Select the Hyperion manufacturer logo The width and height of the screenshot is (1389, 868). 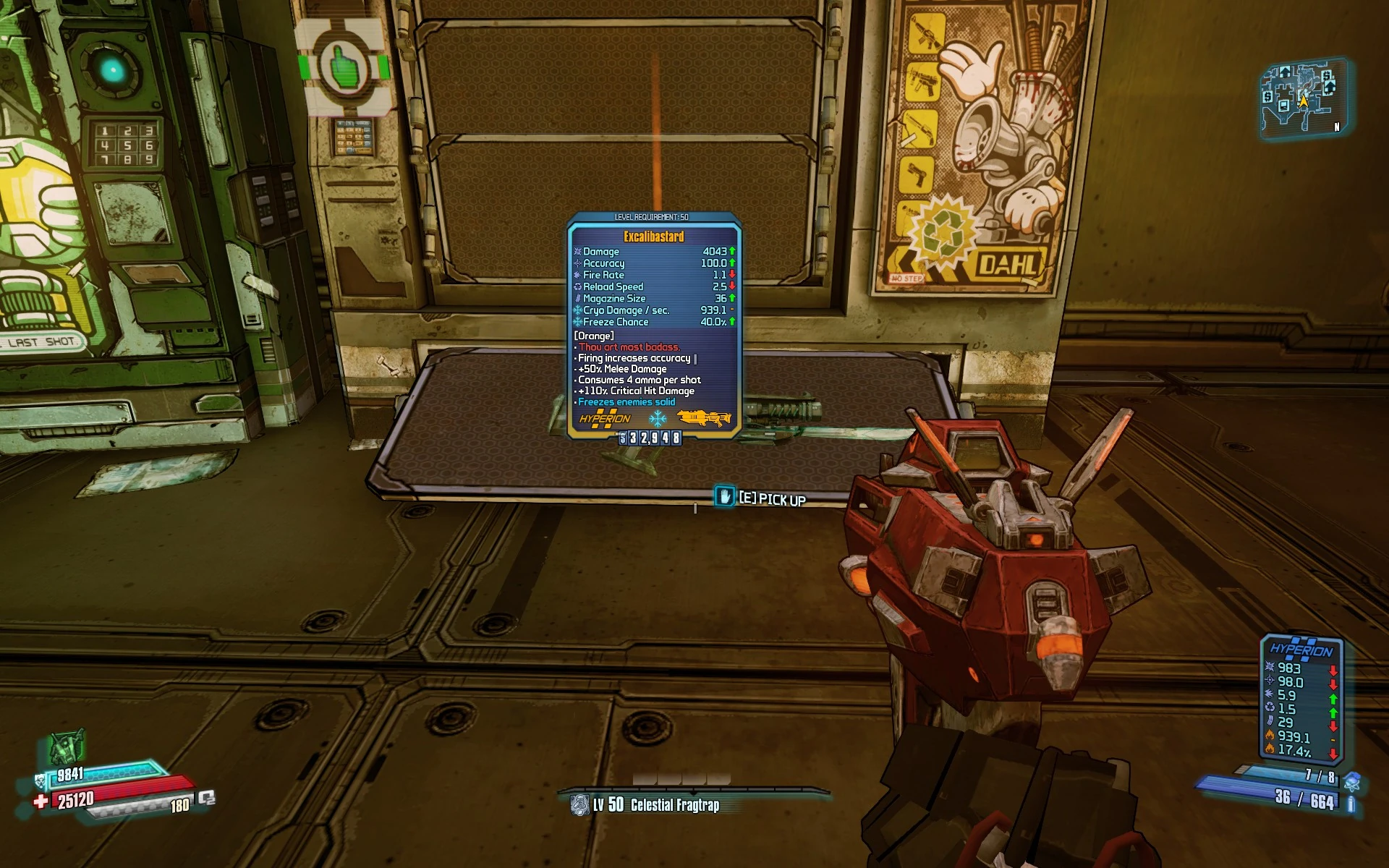click(603, 417)
